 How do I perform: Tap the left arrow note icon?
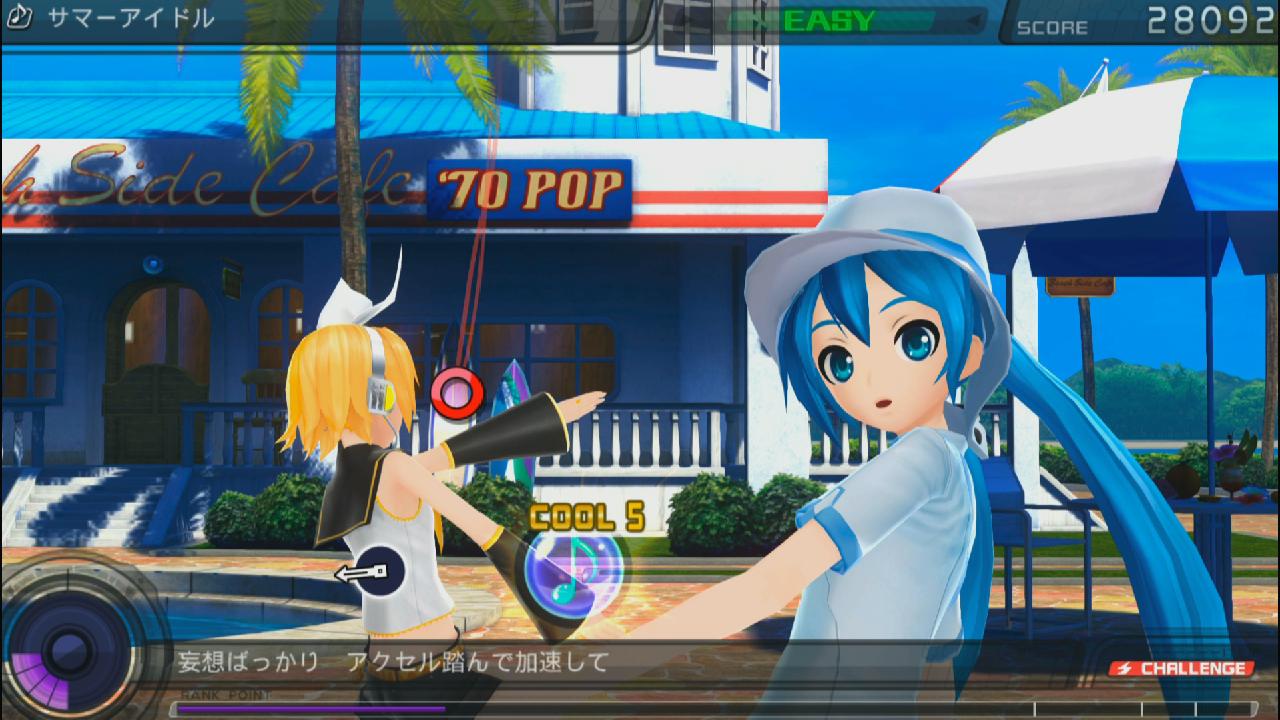click(x=366, y=572)
